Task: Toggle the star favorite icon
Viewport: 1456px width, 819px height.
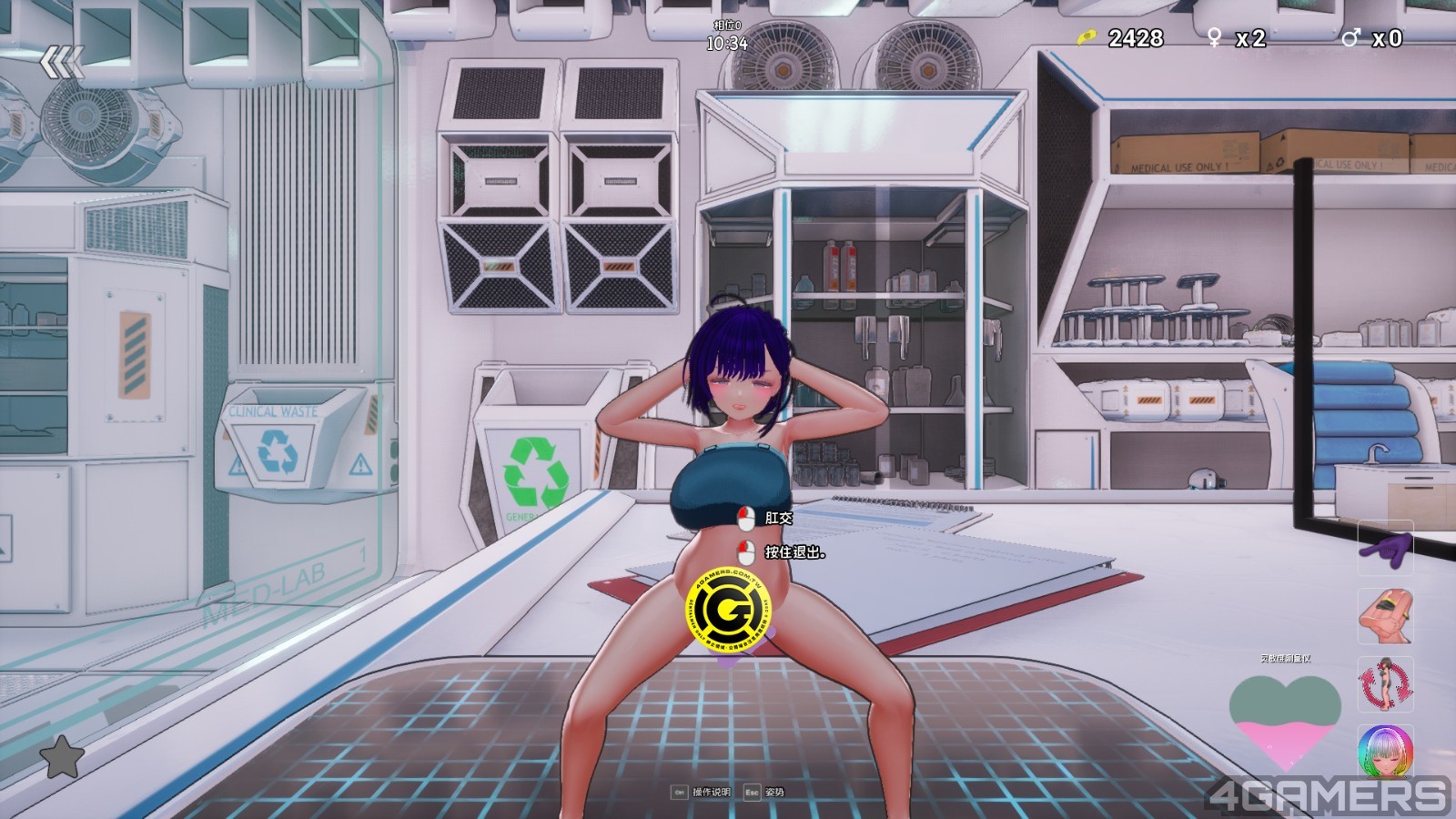Action: point(63,757)
